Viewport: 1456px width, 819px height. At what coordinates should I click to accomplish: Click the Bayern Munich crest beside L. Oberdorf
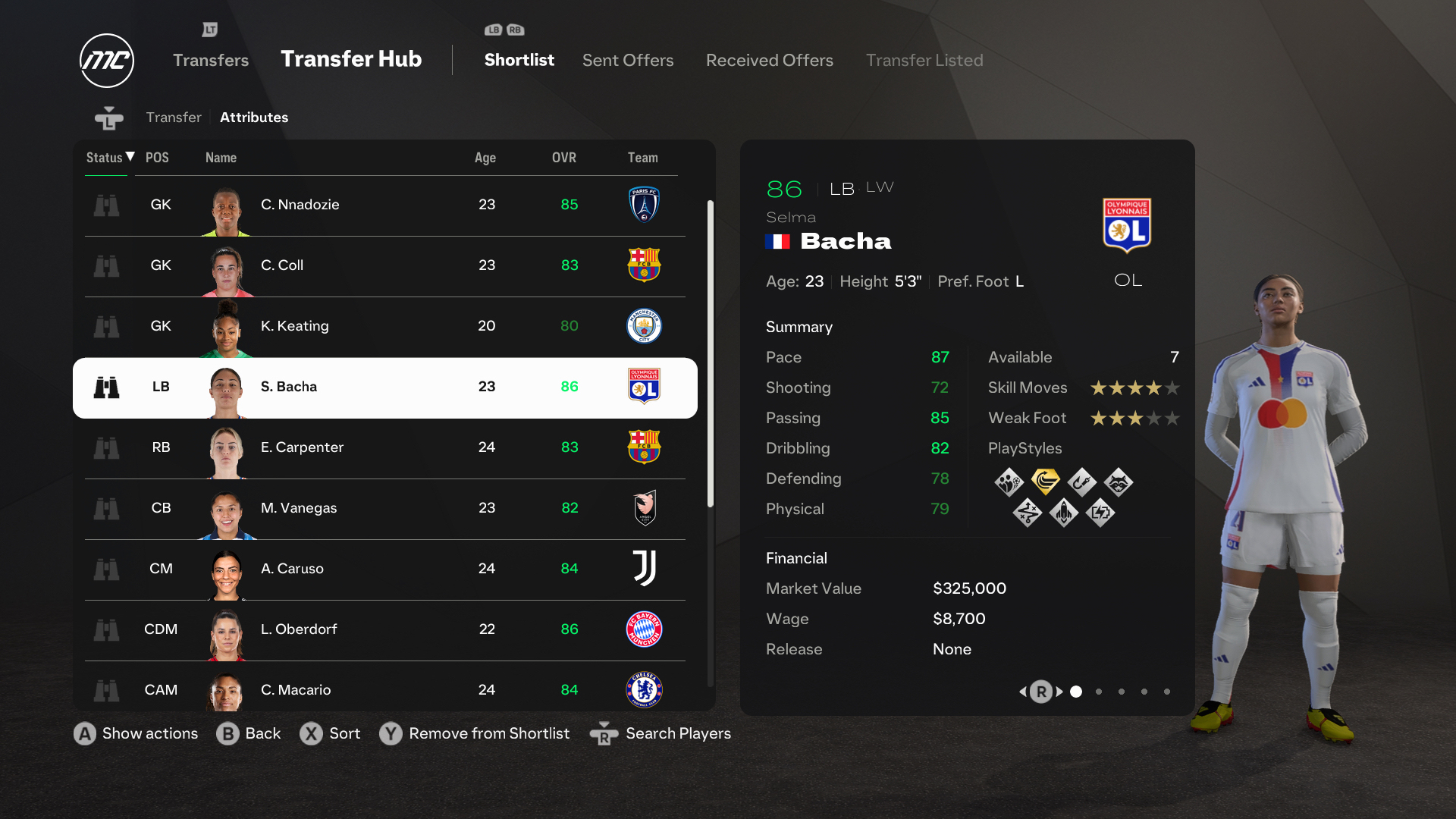click(645, 629)
